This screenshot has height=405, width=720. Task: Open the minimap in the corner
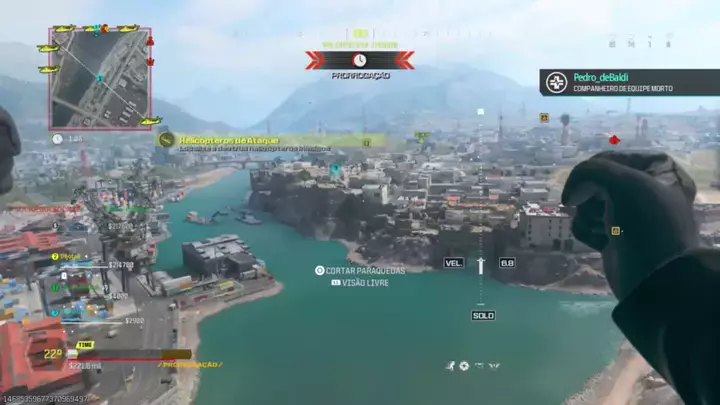[x=100, y=78]
